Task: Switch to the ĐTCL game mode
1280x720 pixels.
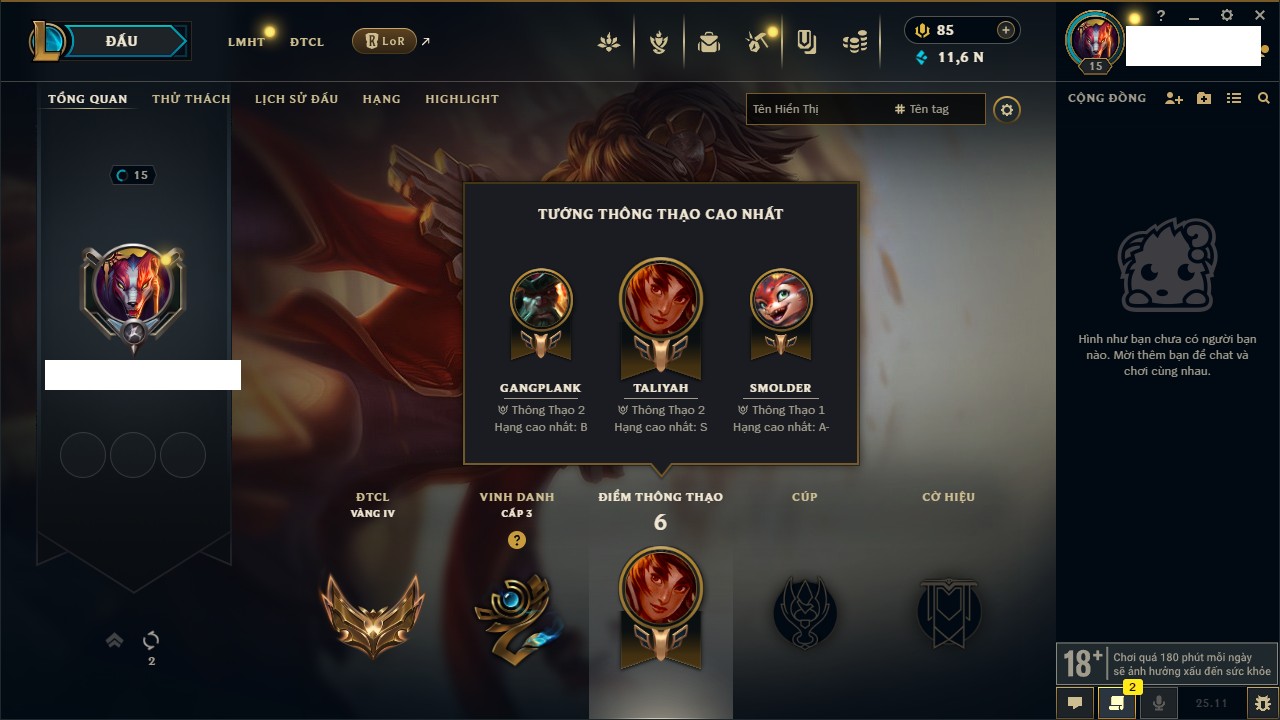Action: point(307,42)
